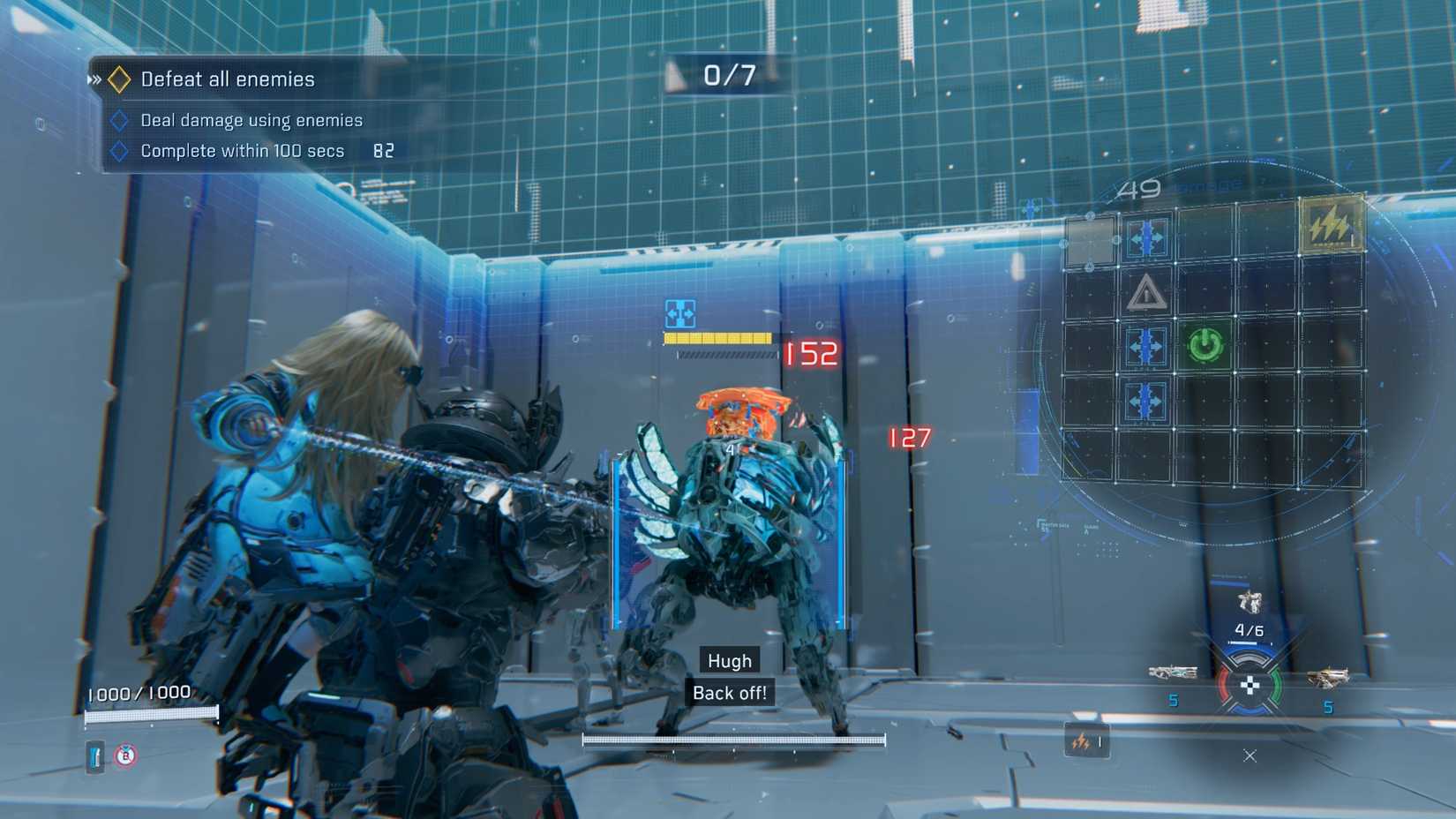Toggle the red circular status icon beside the health bar
Screen dimensions: 1456x819
coord(124,755)
